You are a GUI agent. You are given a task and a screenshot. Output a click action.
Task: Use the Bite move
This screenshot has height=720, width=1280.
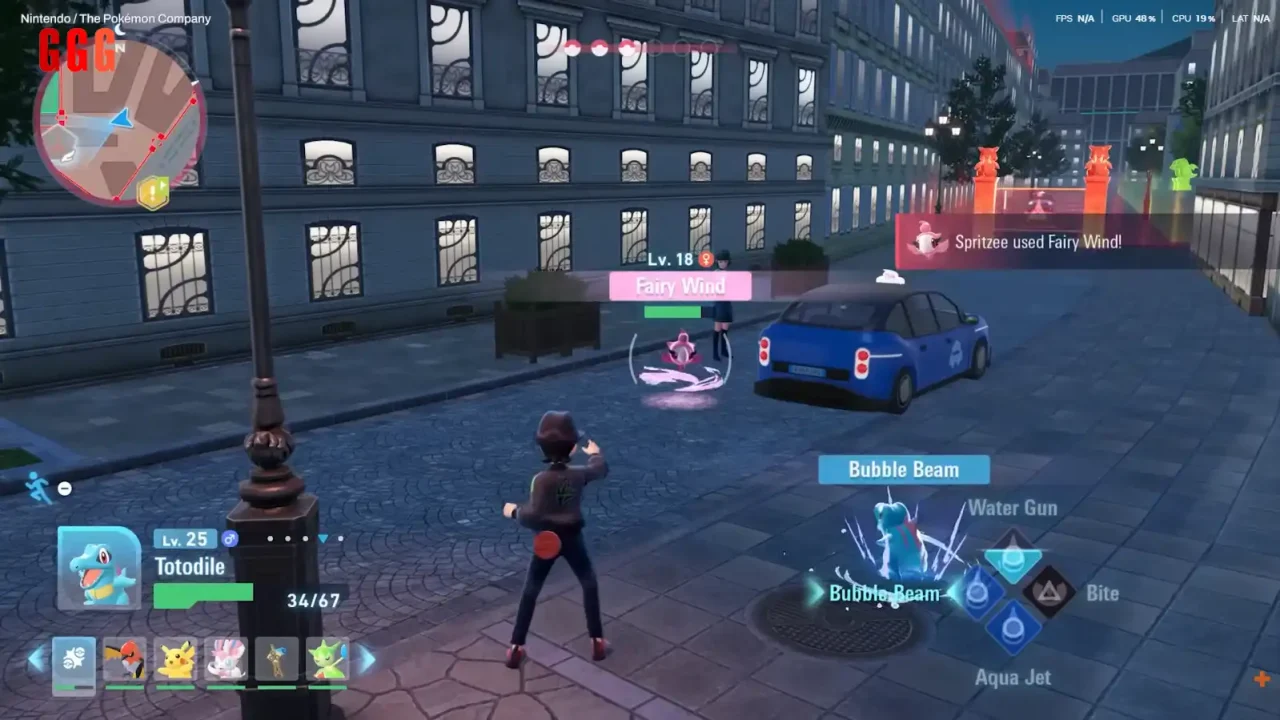[1049, 592]
